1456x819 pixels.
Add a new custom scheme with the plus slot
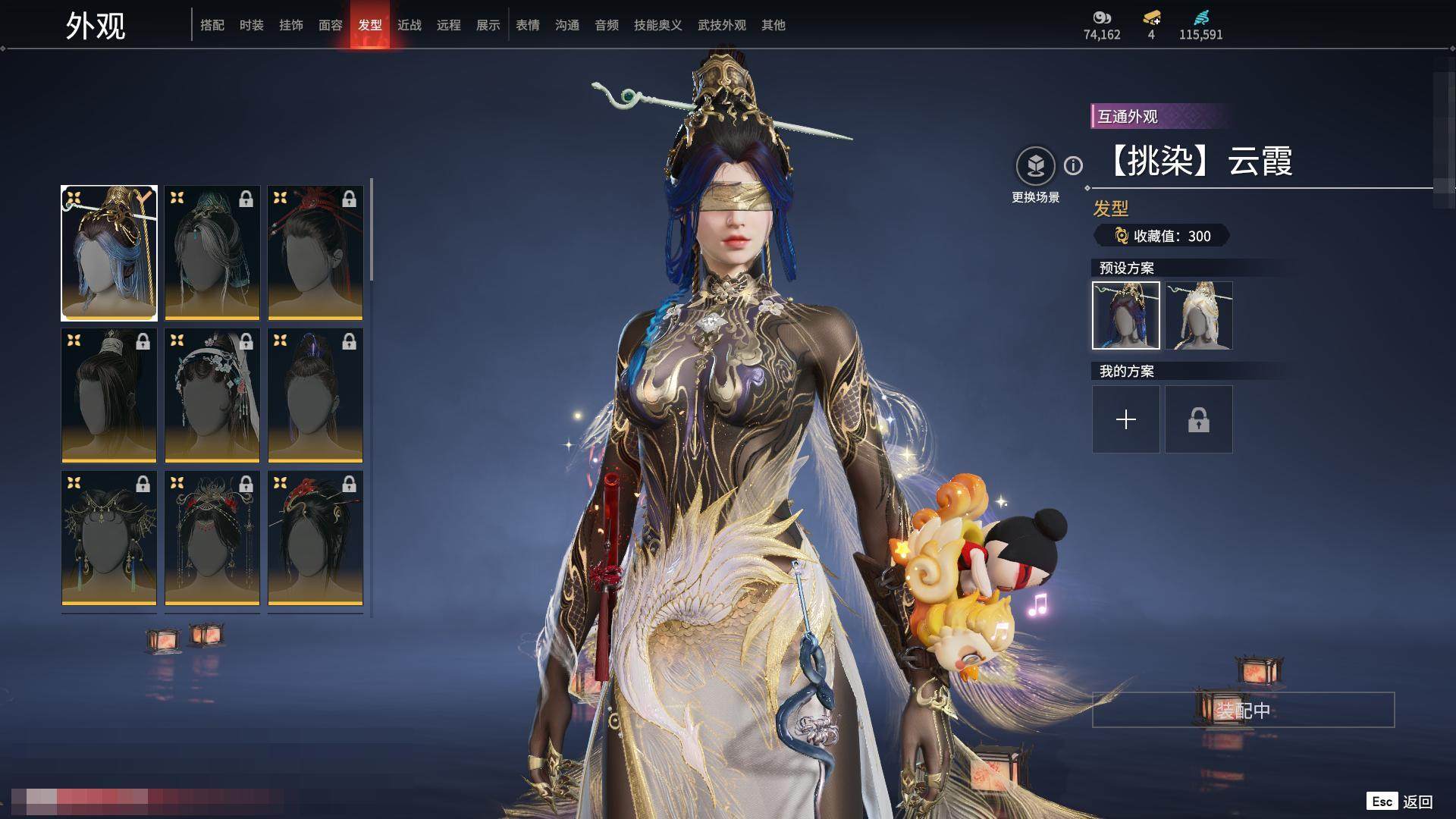click(x=1126, y=419)
